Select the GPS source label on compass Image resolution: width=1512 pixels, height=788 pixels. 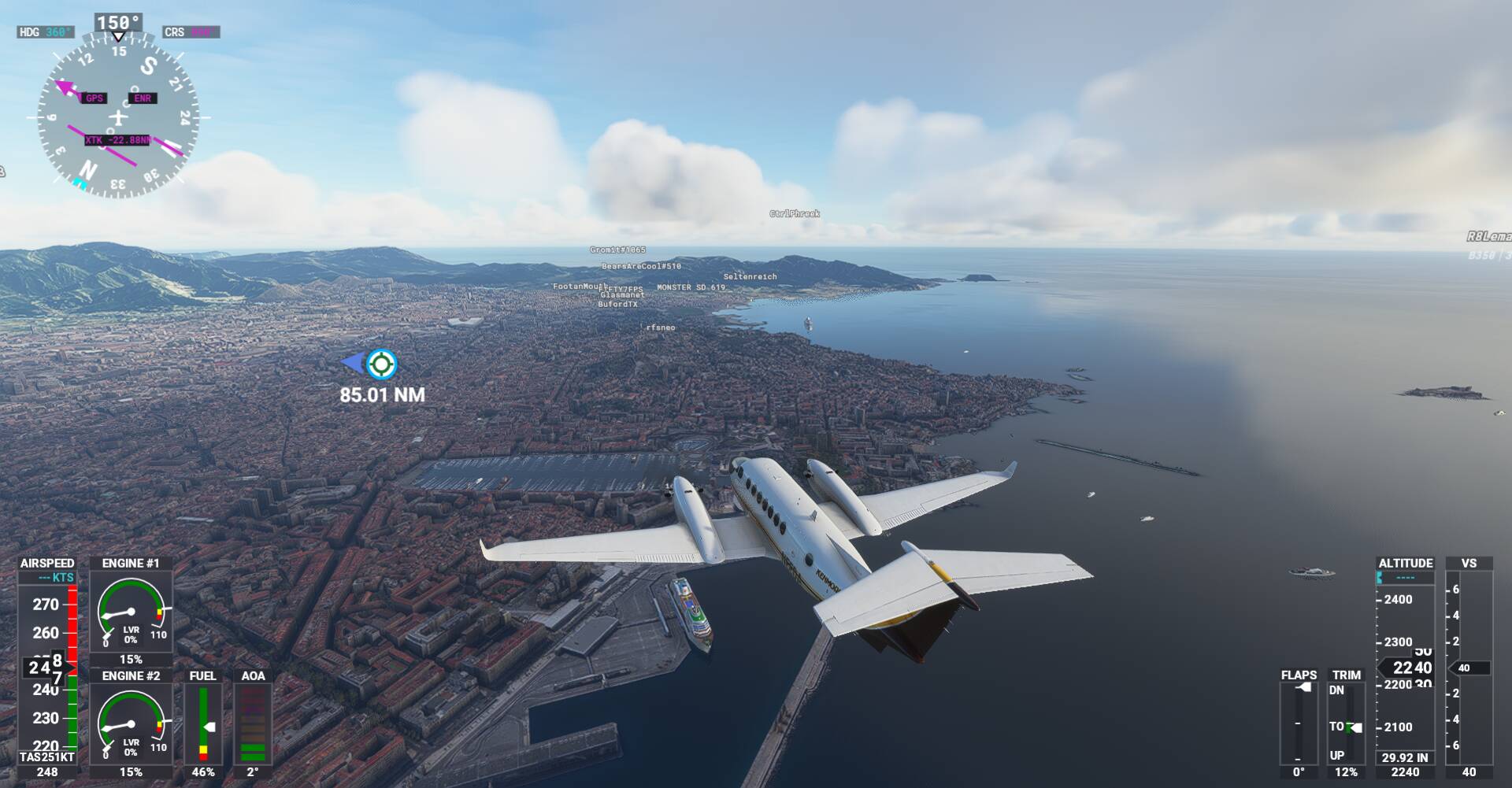[94, 98]
